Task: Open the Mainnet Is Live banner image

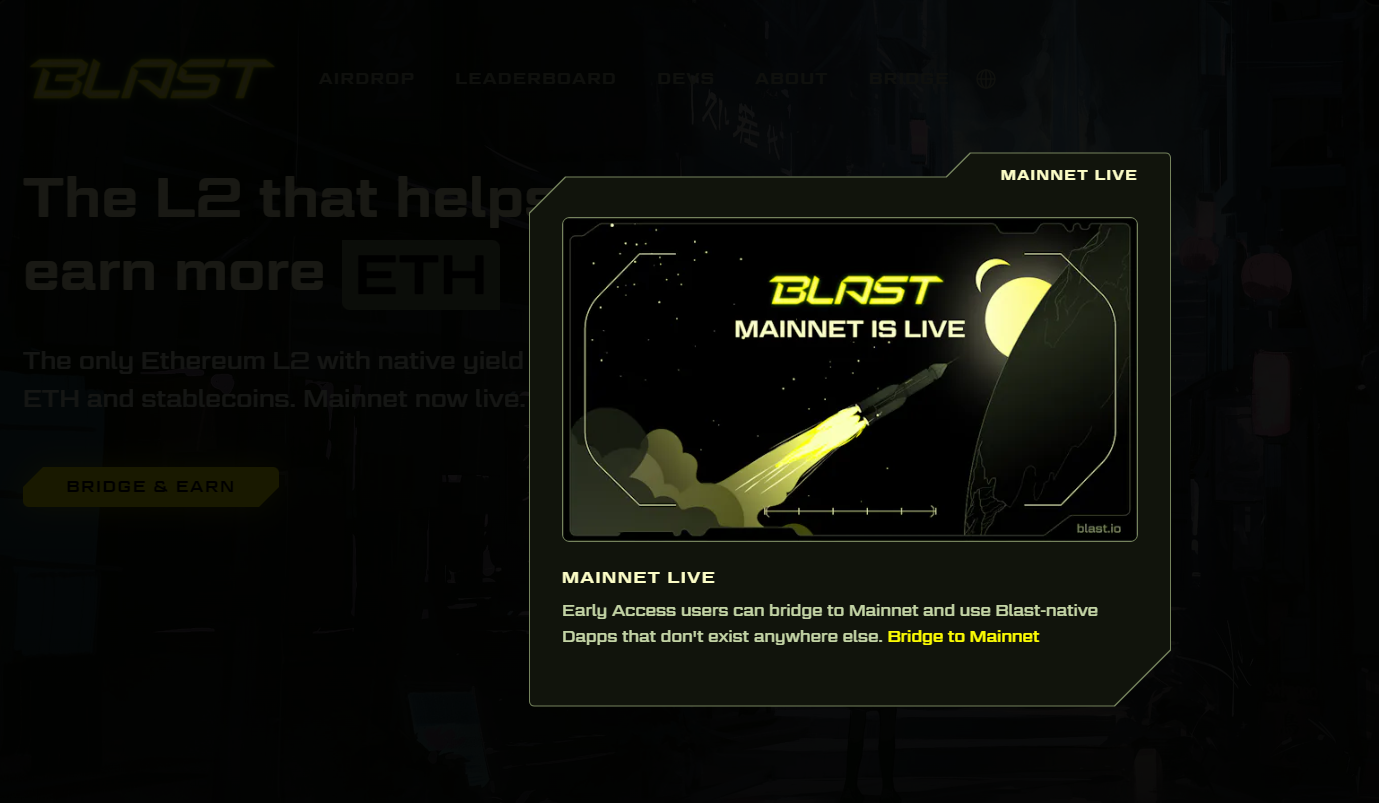Action: (x=849, y=380)
